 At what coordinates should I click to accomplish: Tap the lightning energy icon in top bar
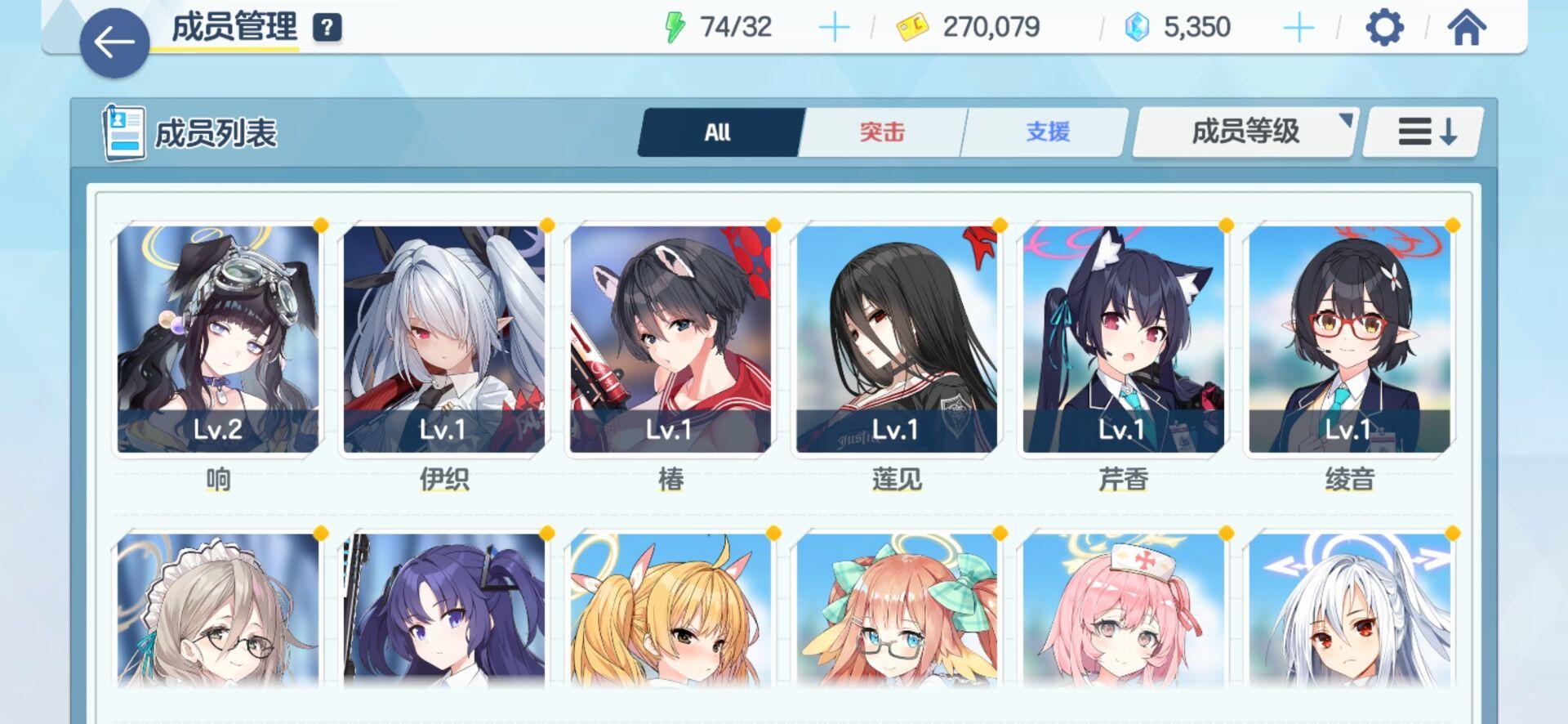point(675,27)
